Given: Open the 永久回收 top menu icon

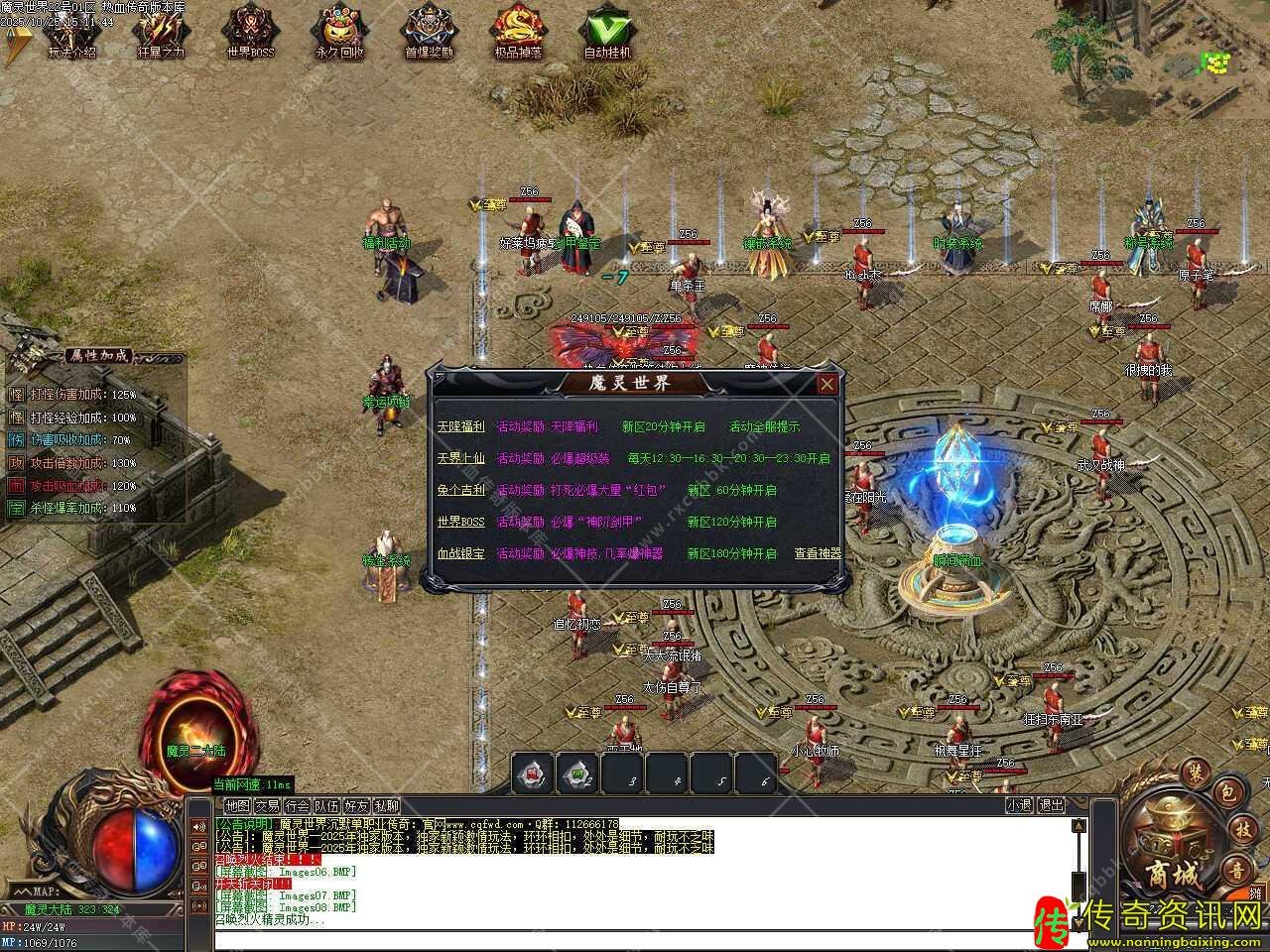Looking at the screenshot, I should point(339,33).
